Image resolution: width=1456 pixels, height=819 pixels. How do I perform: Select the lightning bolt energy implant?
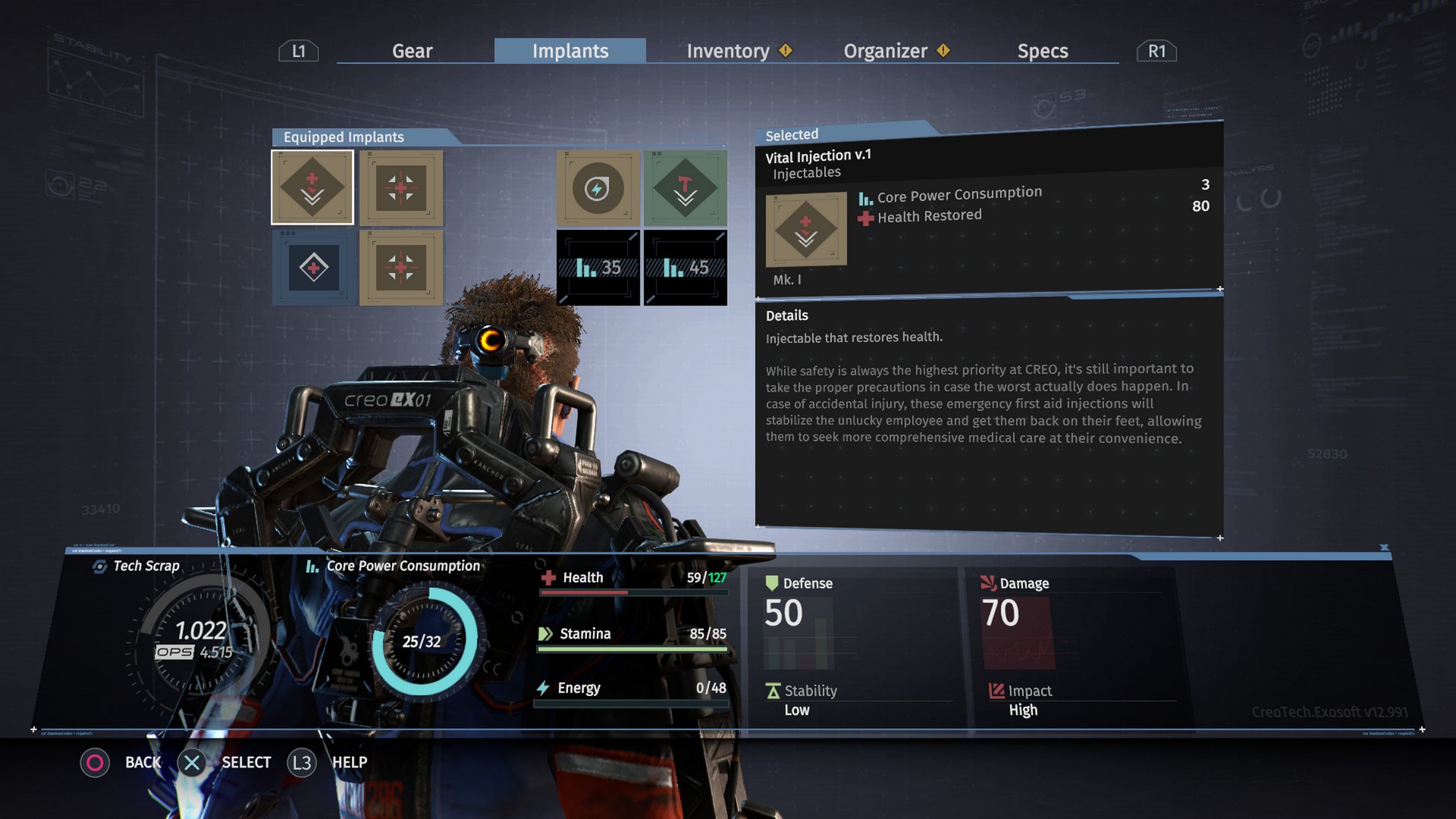(x=598, y=188)
